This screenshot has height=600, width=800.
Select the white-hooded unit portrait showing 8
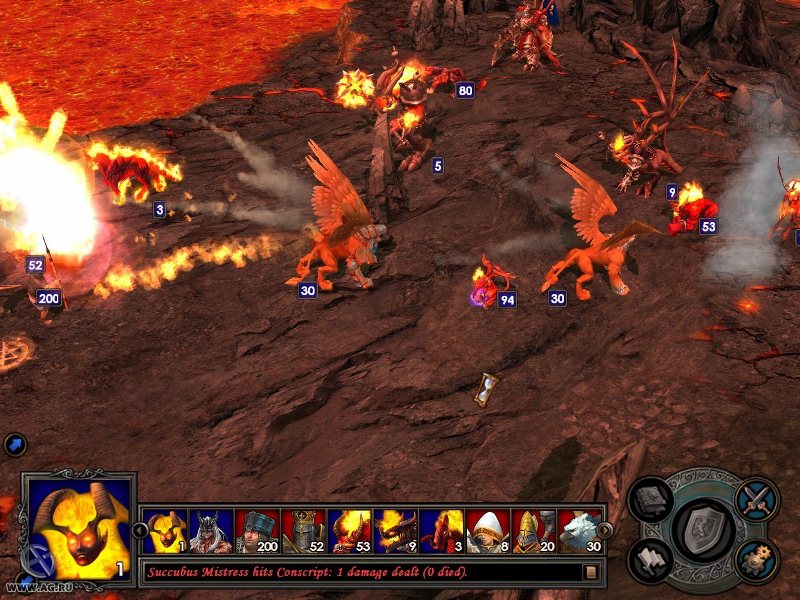(486, 531)
